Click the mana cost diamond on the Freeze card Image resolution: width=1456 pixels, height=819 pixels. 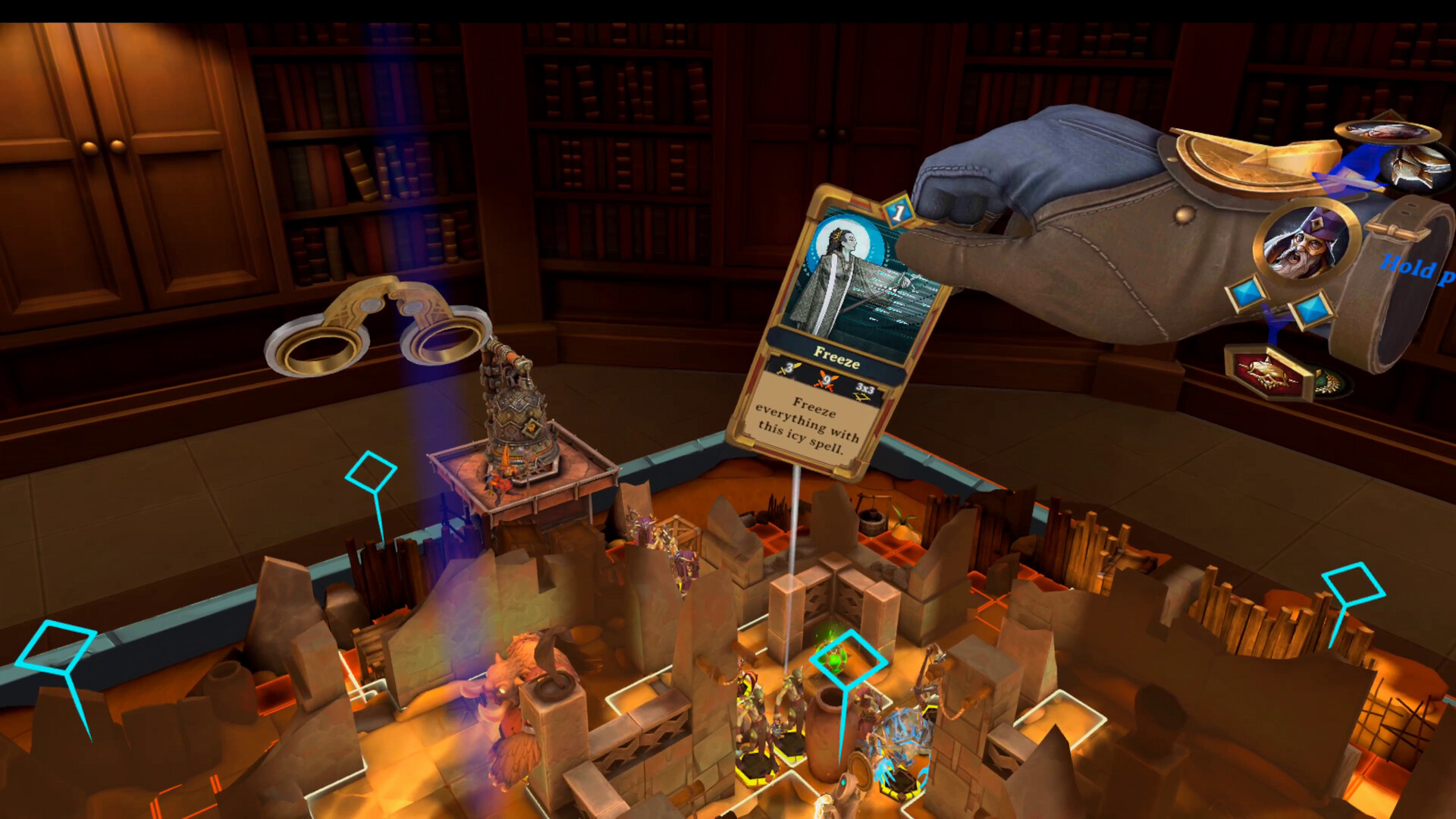point(898,211)
